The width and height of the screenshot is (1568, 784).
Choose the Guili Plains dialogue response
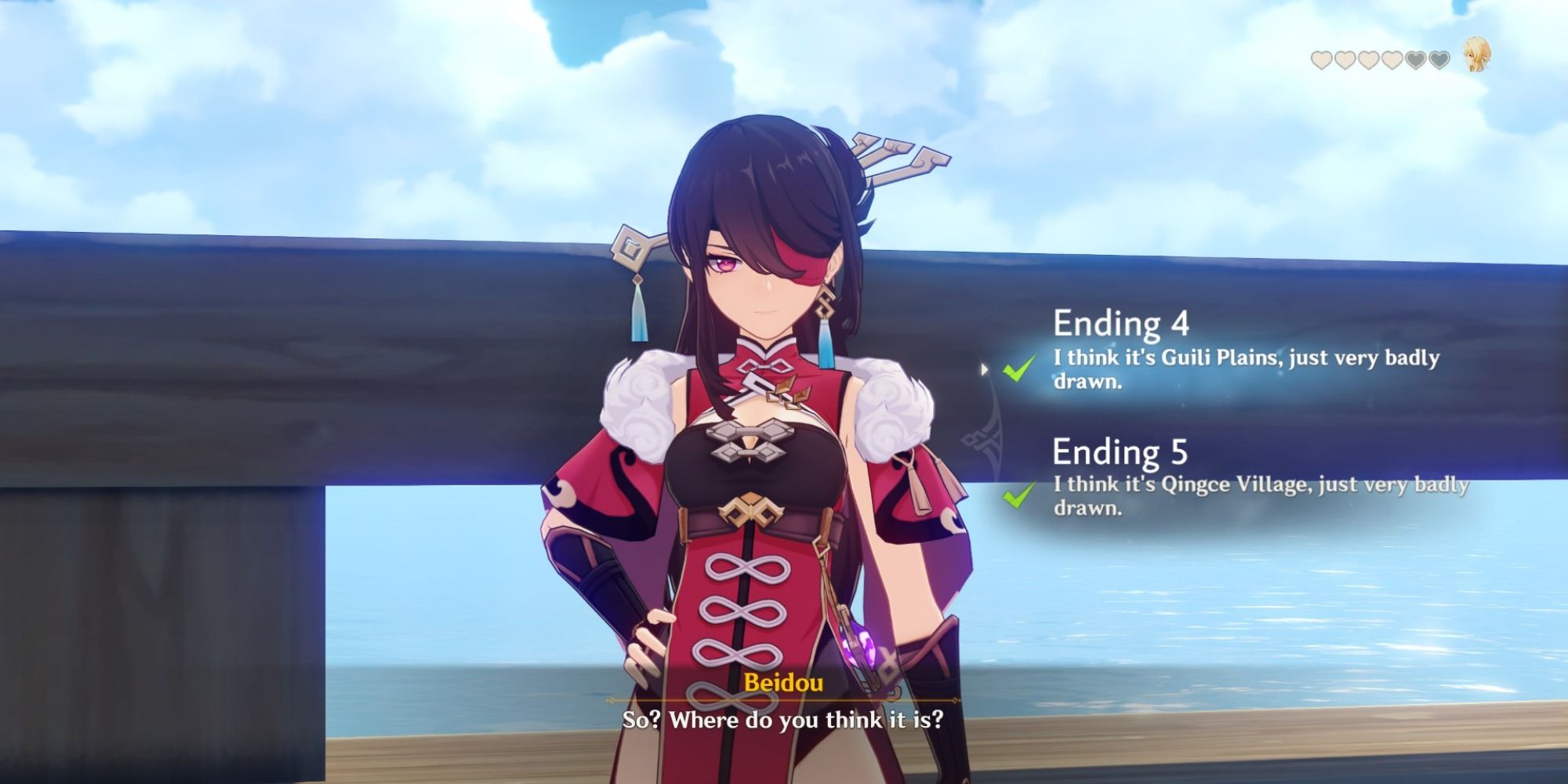point(1247,368)
